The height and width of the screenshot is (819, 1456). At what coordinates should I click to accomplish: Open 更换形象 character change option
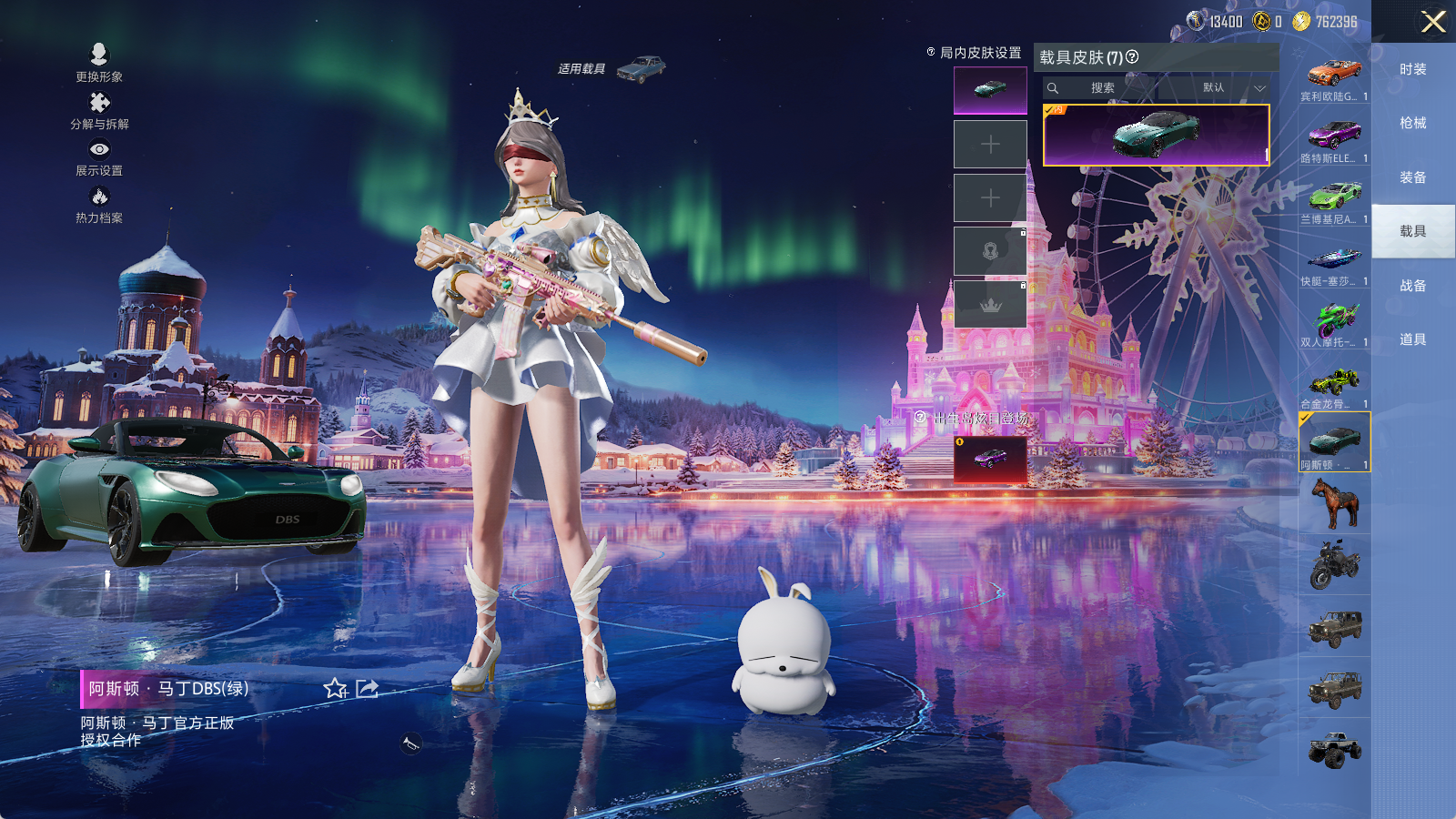[99, 62]
